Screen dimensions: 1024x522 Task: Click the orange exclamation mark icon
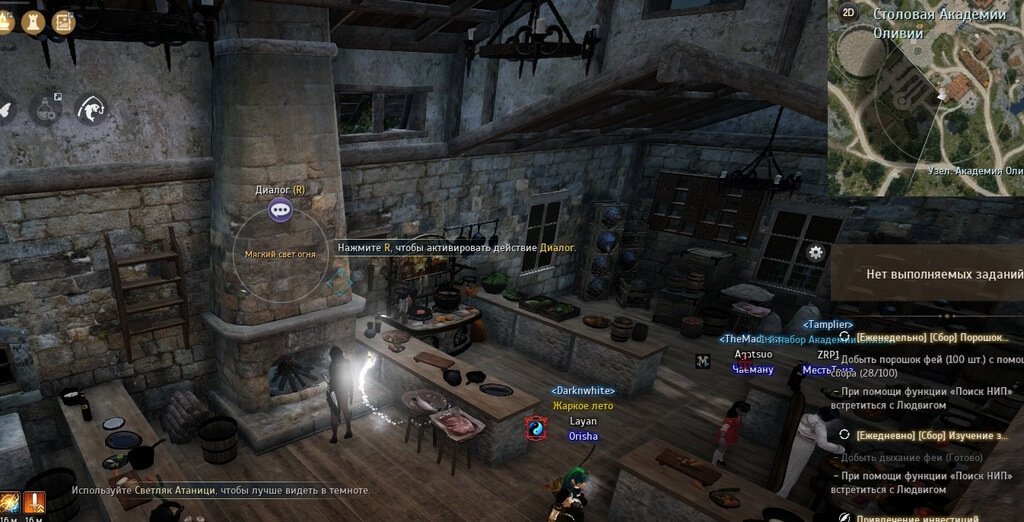coord(35,501)
